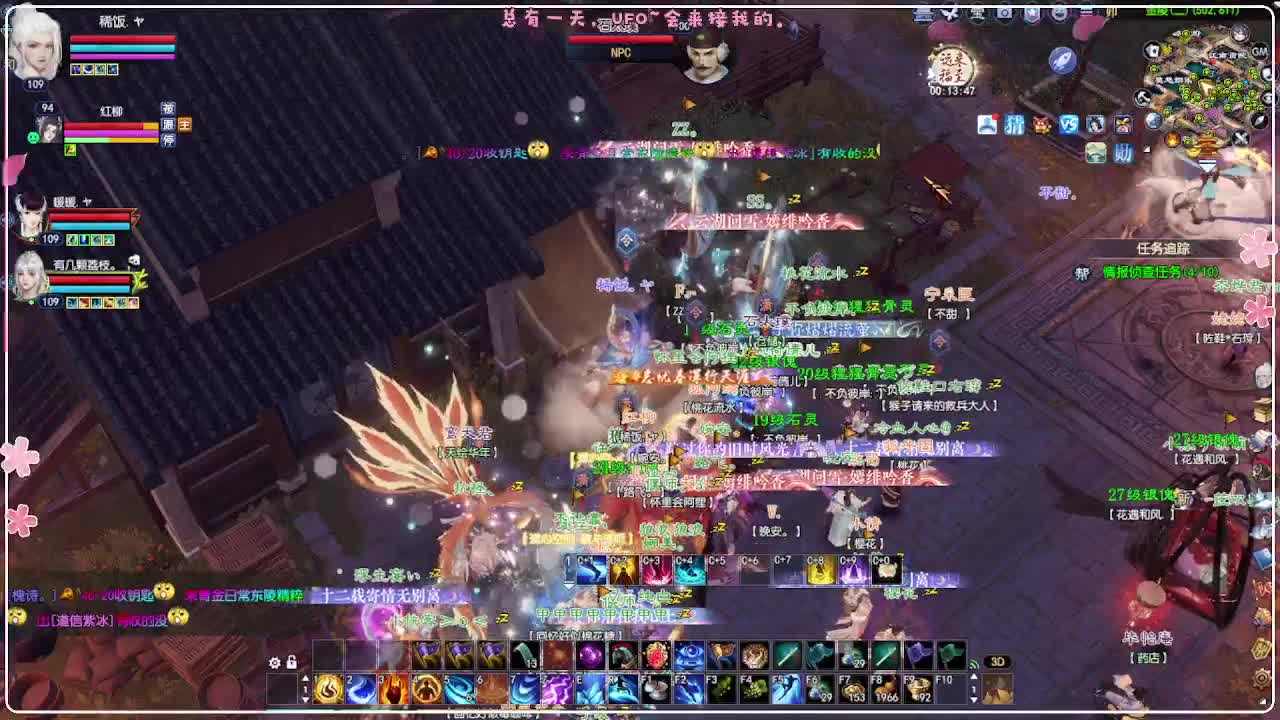Cast the flame skill in hotbar slot 1
This screenshot has width=1280, height=720.
coord(328,690)
